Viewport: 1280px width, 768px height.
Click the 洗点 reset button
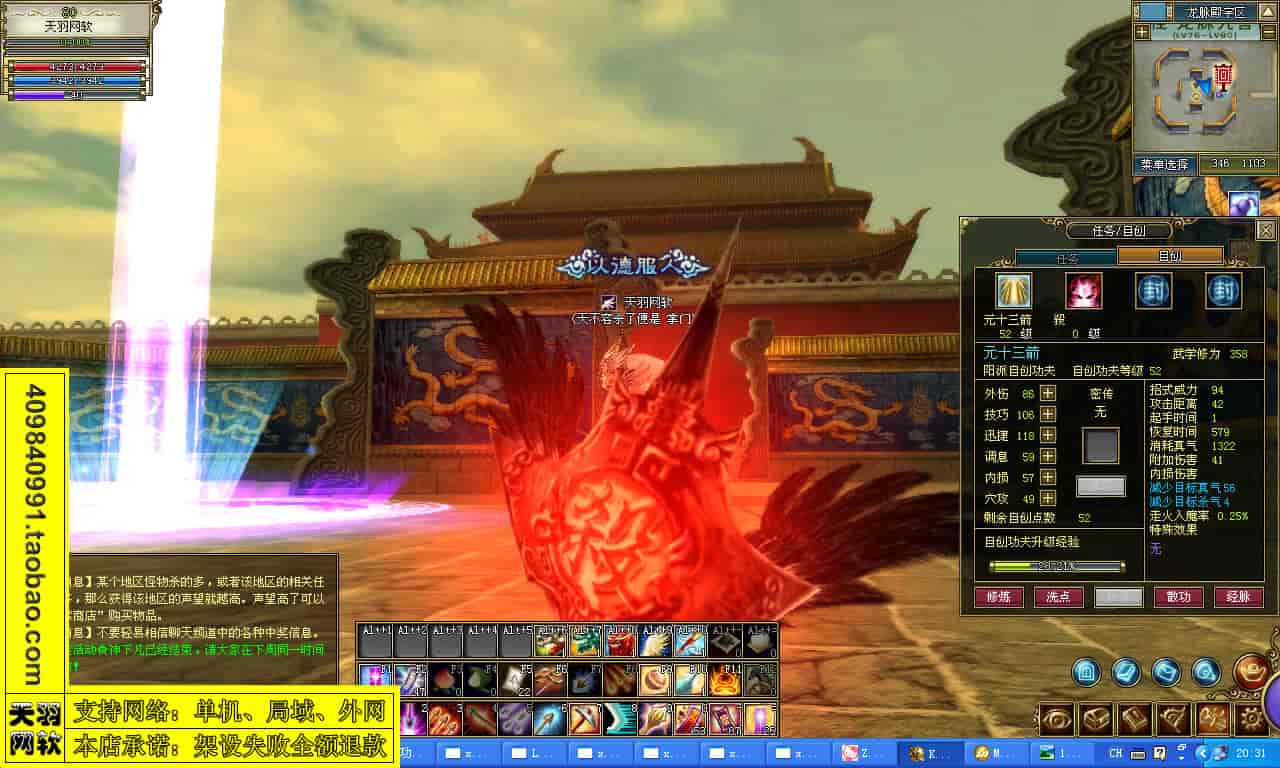point(1058,597)
